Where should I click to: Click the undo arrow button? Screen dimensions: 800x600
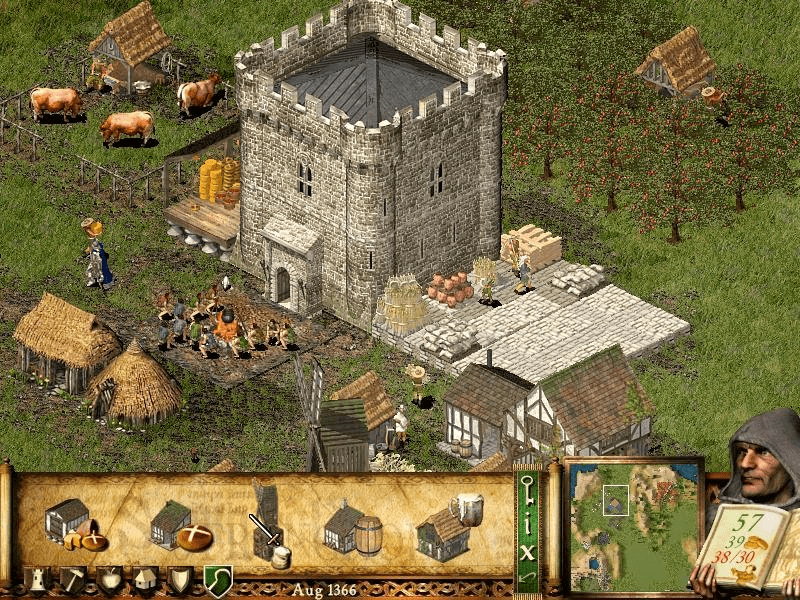point(526,578)
